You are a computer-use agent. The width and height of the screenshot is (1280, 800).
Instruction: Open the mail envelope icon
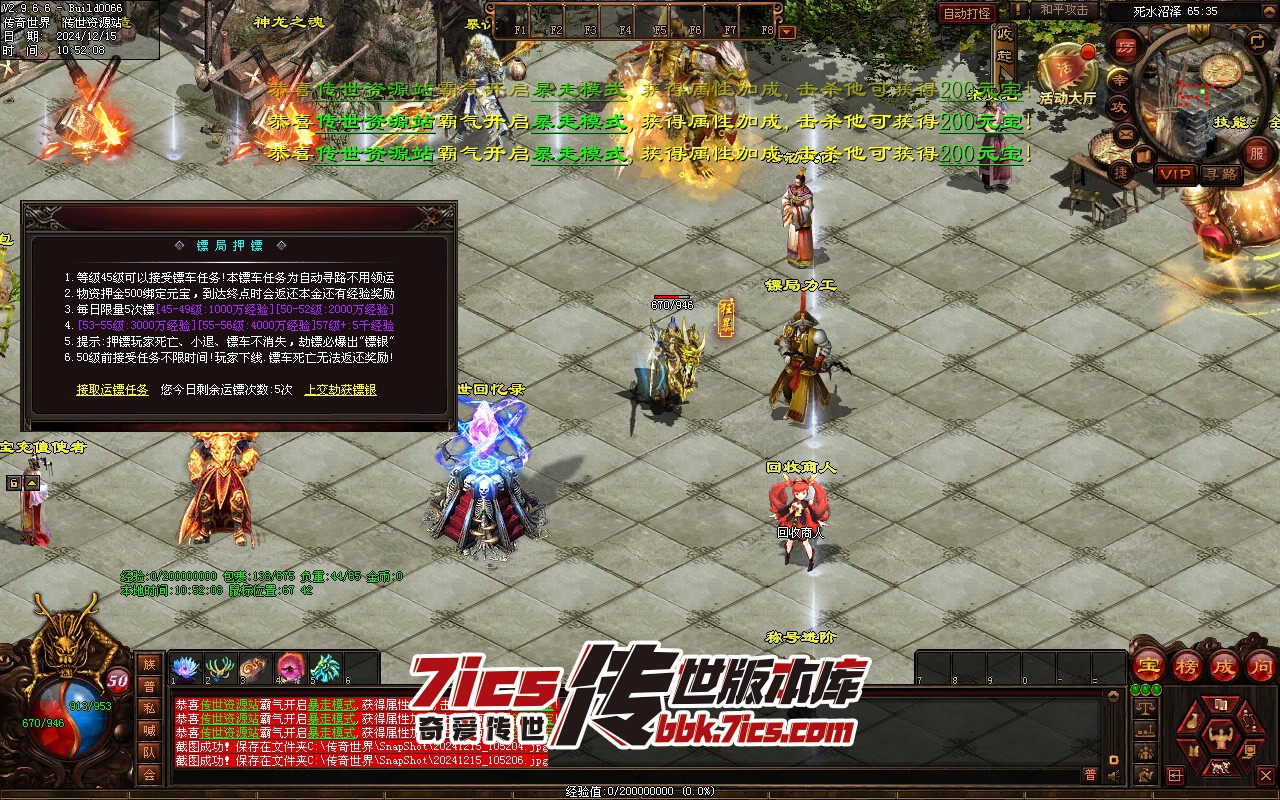pos(1126,133)
